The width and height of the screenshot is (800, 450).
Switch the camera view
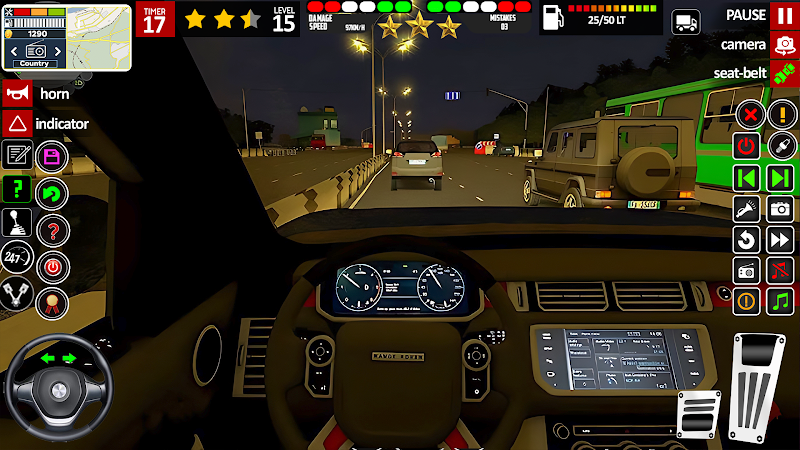784,44
